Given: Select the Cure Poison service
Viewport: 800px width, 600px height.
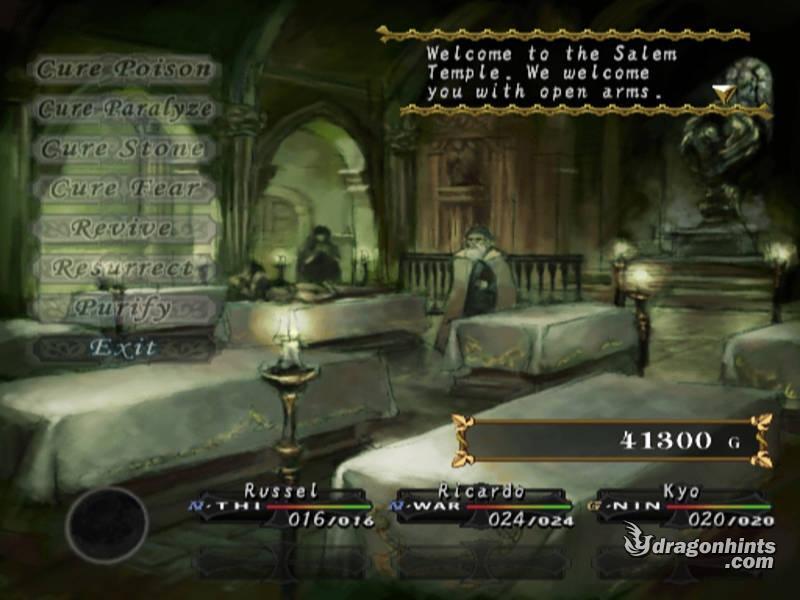Looking at the screenshot, I should (124, 70).
